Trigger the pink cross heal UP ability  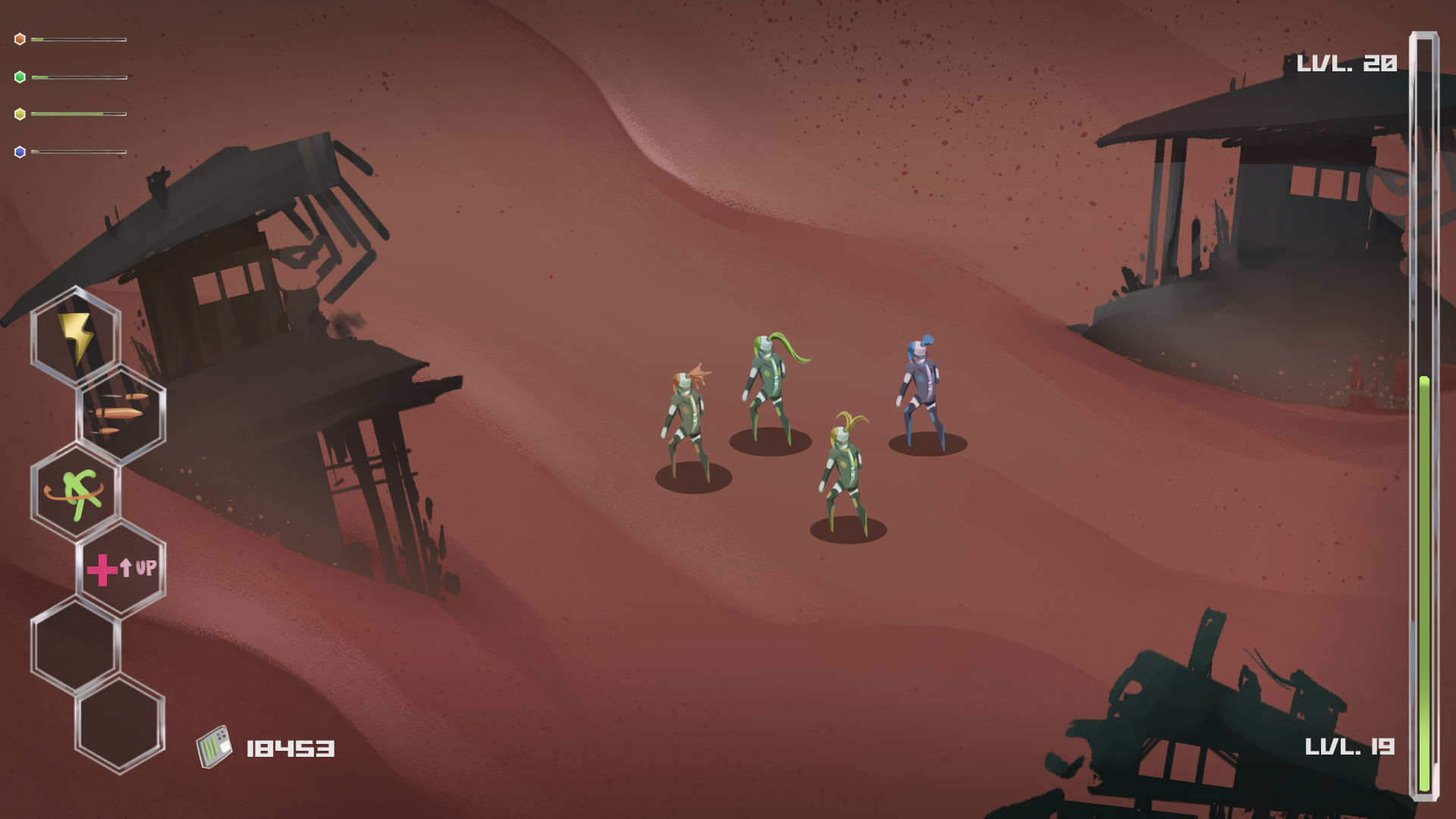click(121, 569)
